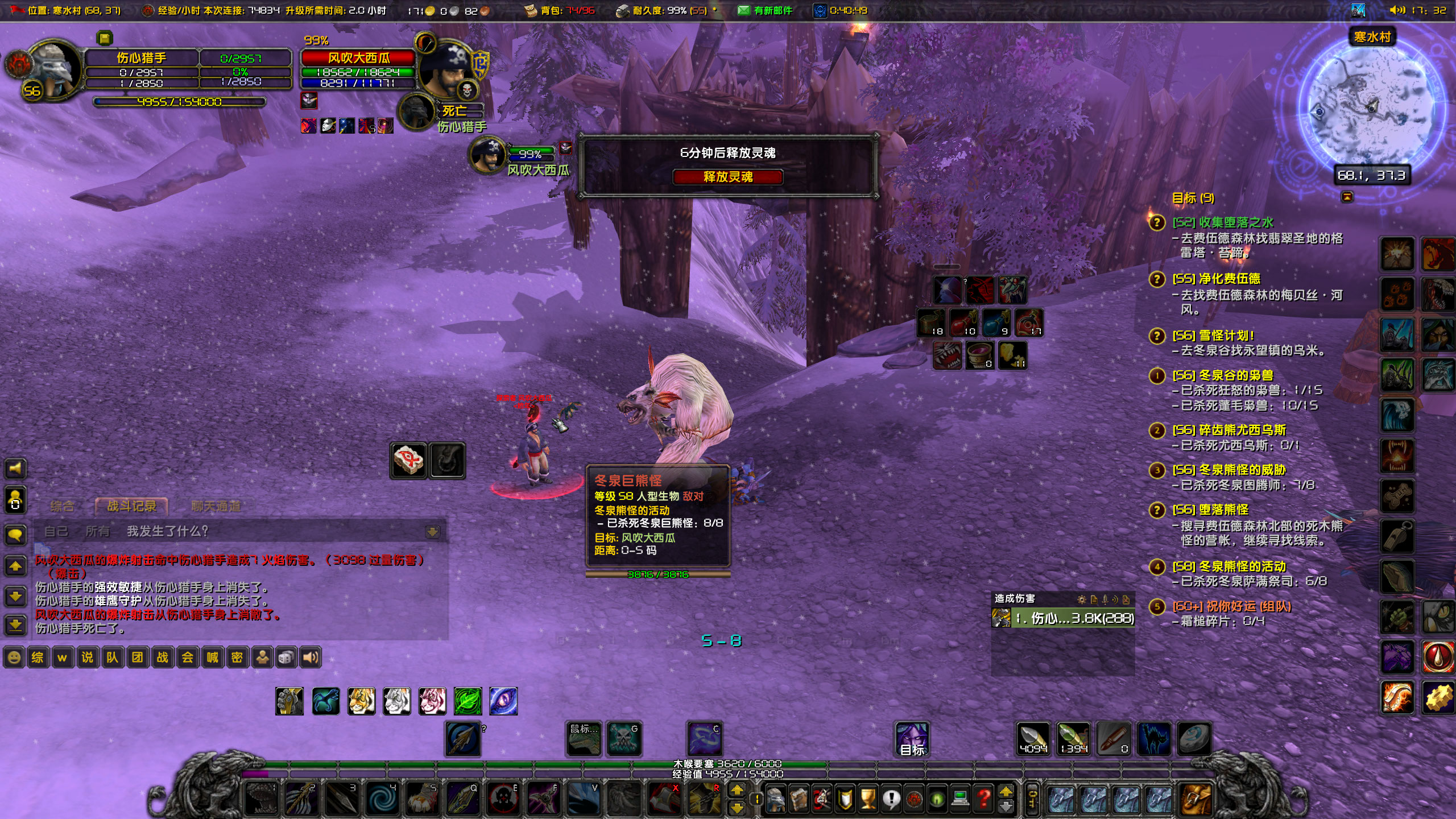The image size is (1456, 819).
Task: Open the backpack bag icon near 背包 74/96
Action: point(532,10)
